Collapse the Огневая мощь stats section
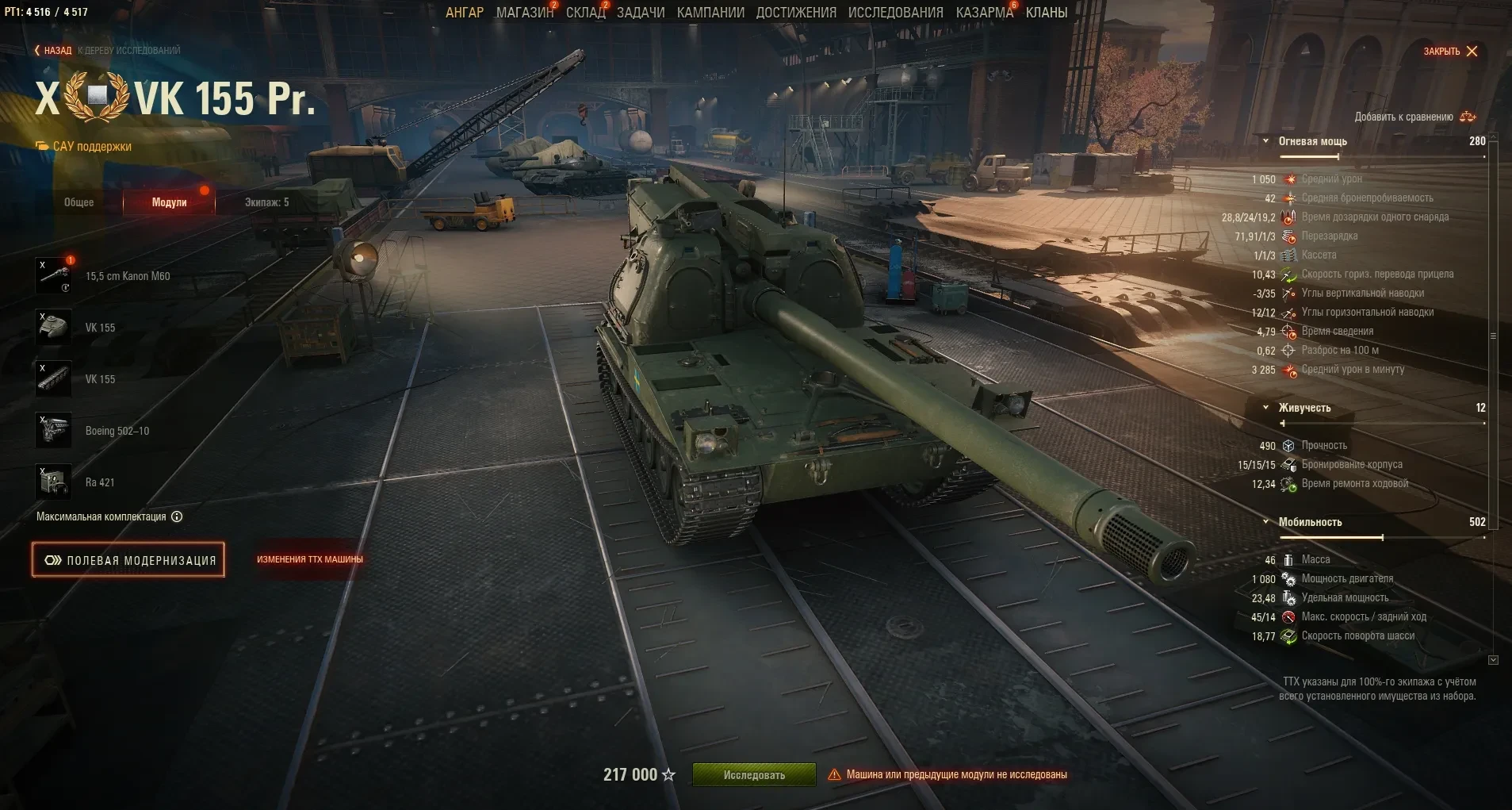1512x810 pixels. click(1266, 141)
